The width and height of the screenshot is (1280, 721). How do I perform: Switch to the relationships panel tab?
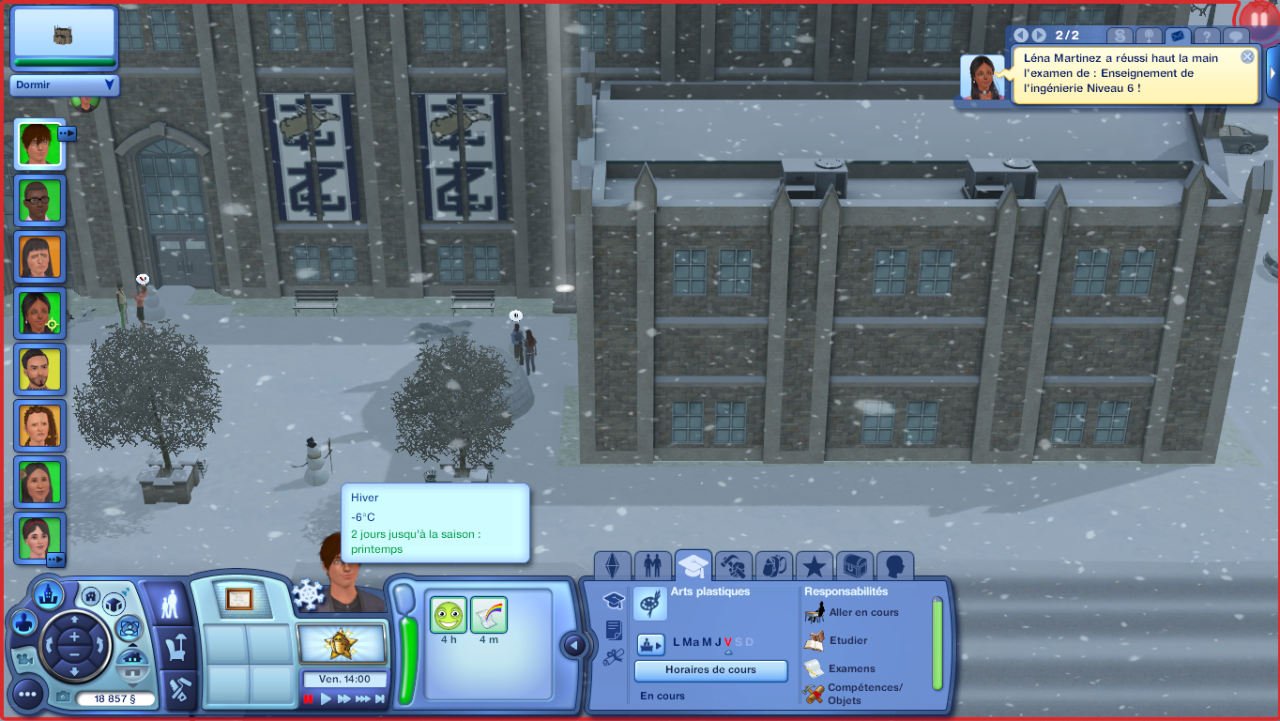coord(653,566)
